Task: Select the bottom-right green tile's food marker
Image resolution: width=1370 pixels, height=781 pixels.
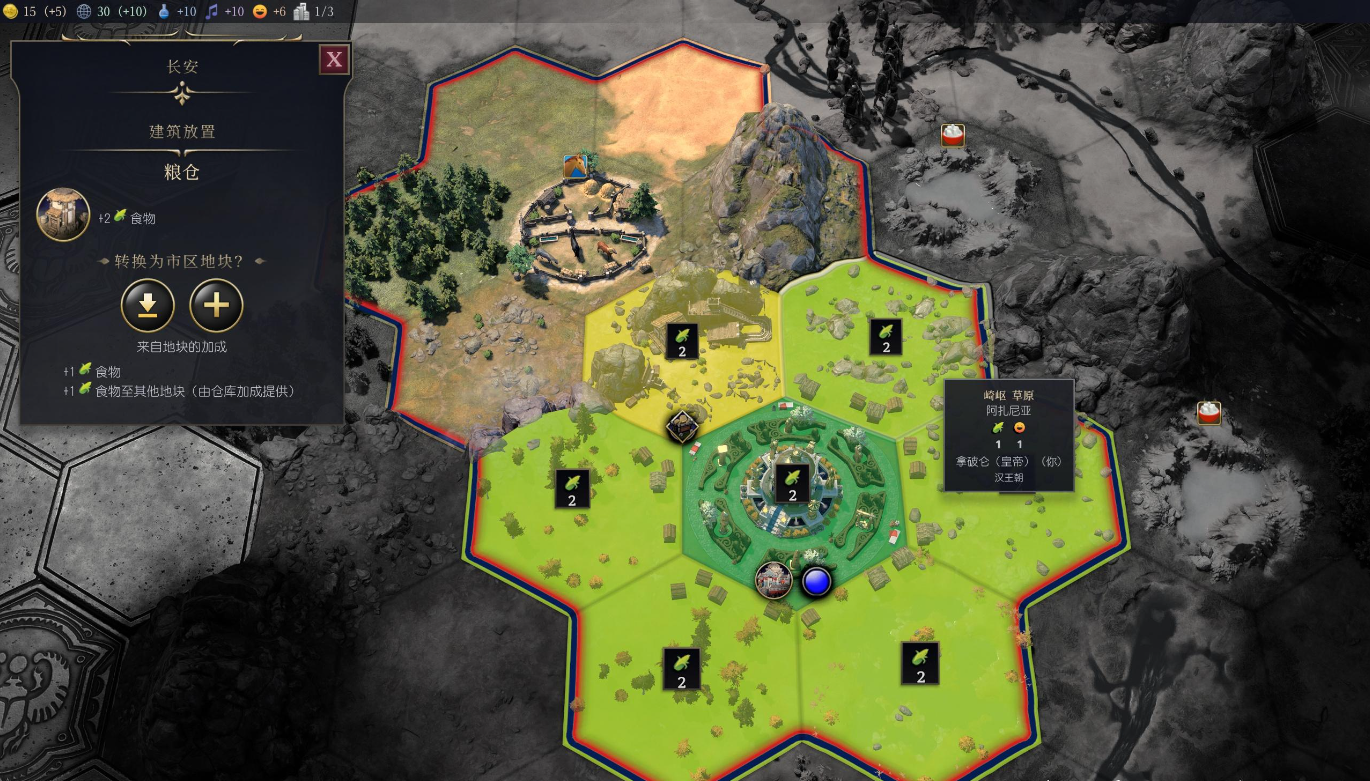Action: [920, 663]
